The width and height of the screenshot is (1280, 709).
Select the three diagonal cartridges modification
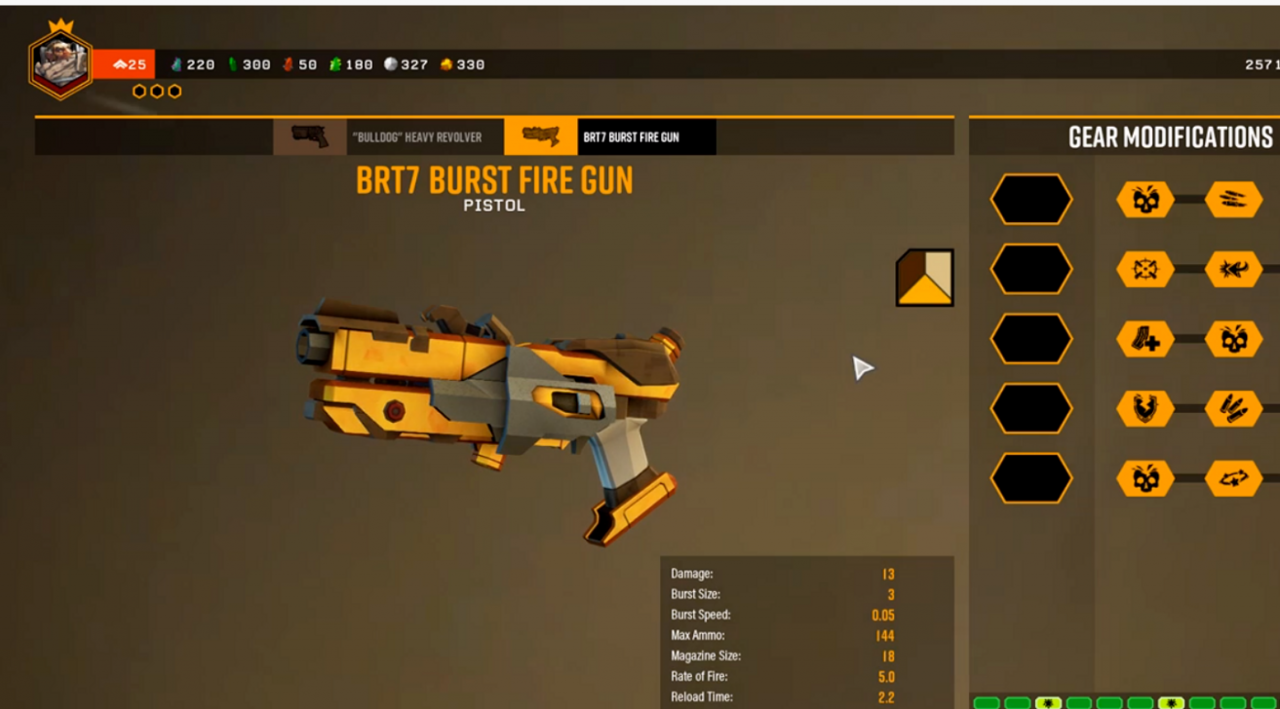(x=1233, y=409)
